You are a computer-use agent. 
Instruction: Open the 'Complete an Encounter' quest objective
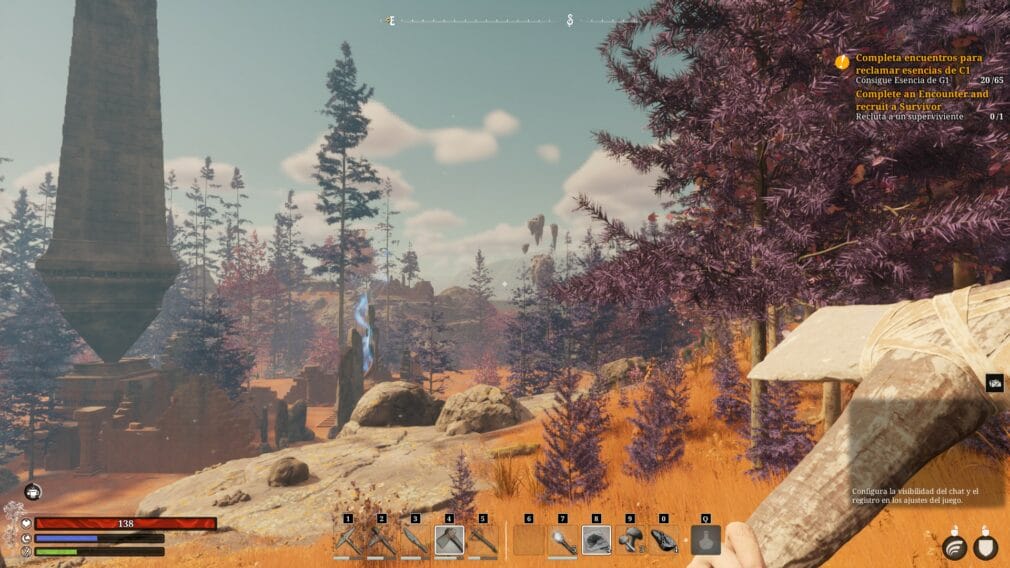[x=921, y=100]
